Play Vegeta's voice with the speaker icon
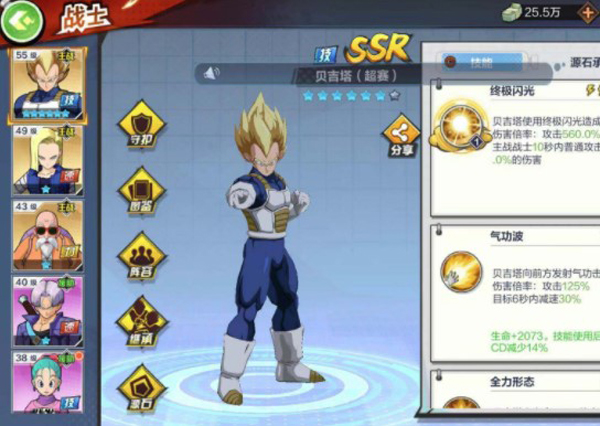This screenshot has width=600, height=426. click(x=211, y=73)
